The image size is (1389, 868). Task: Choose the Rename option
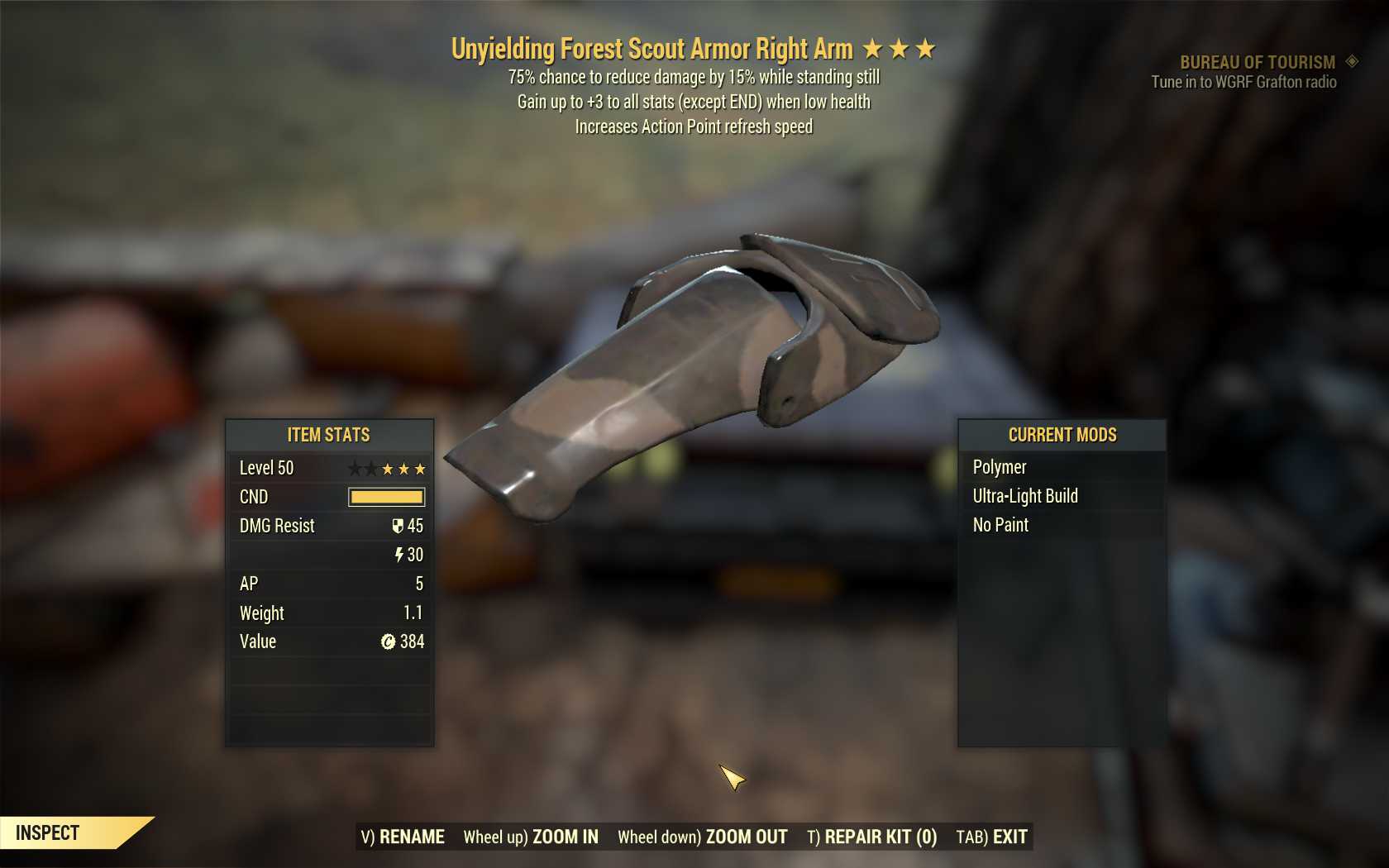[403, 837]
